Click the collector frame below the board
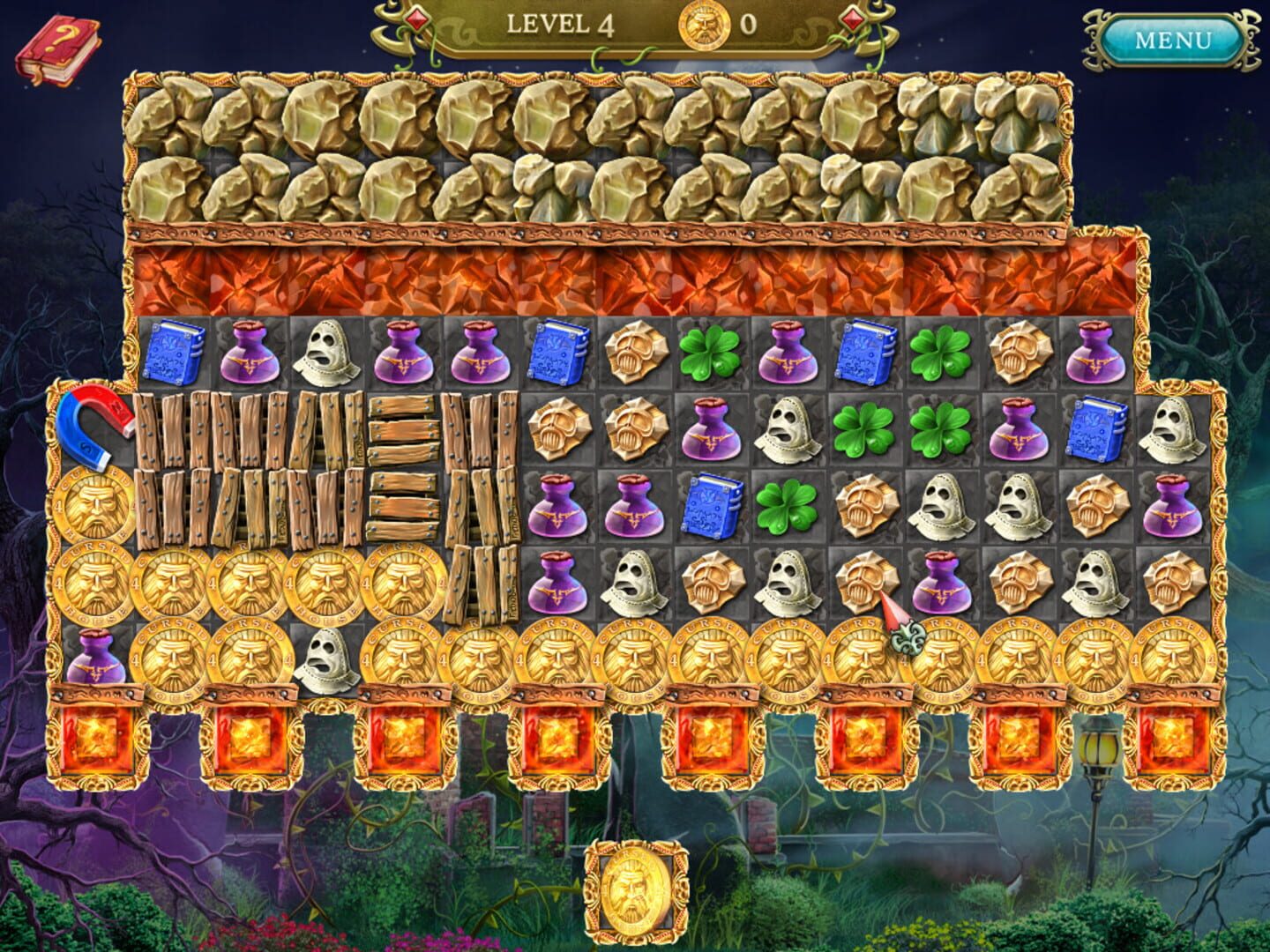The image size is (1270, 952). [x=633, y=891]
